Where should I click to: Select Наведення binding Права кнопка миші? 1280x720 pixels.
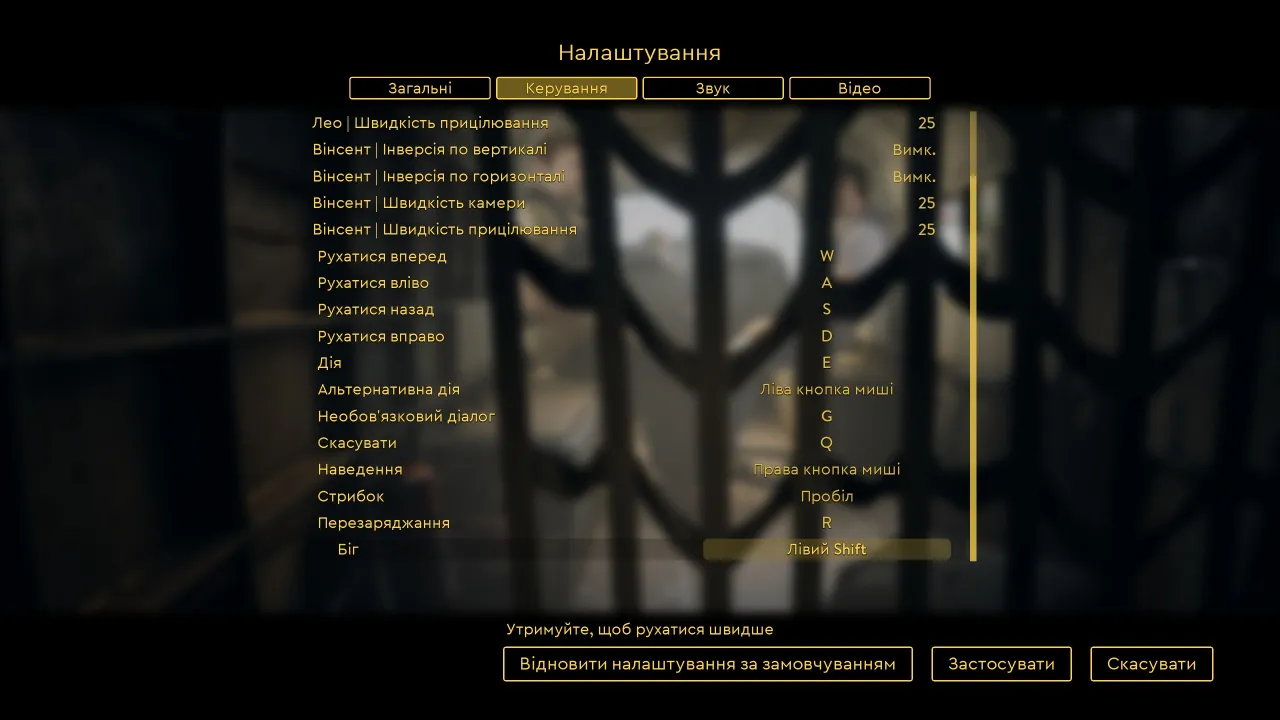[x=826, y=469]
